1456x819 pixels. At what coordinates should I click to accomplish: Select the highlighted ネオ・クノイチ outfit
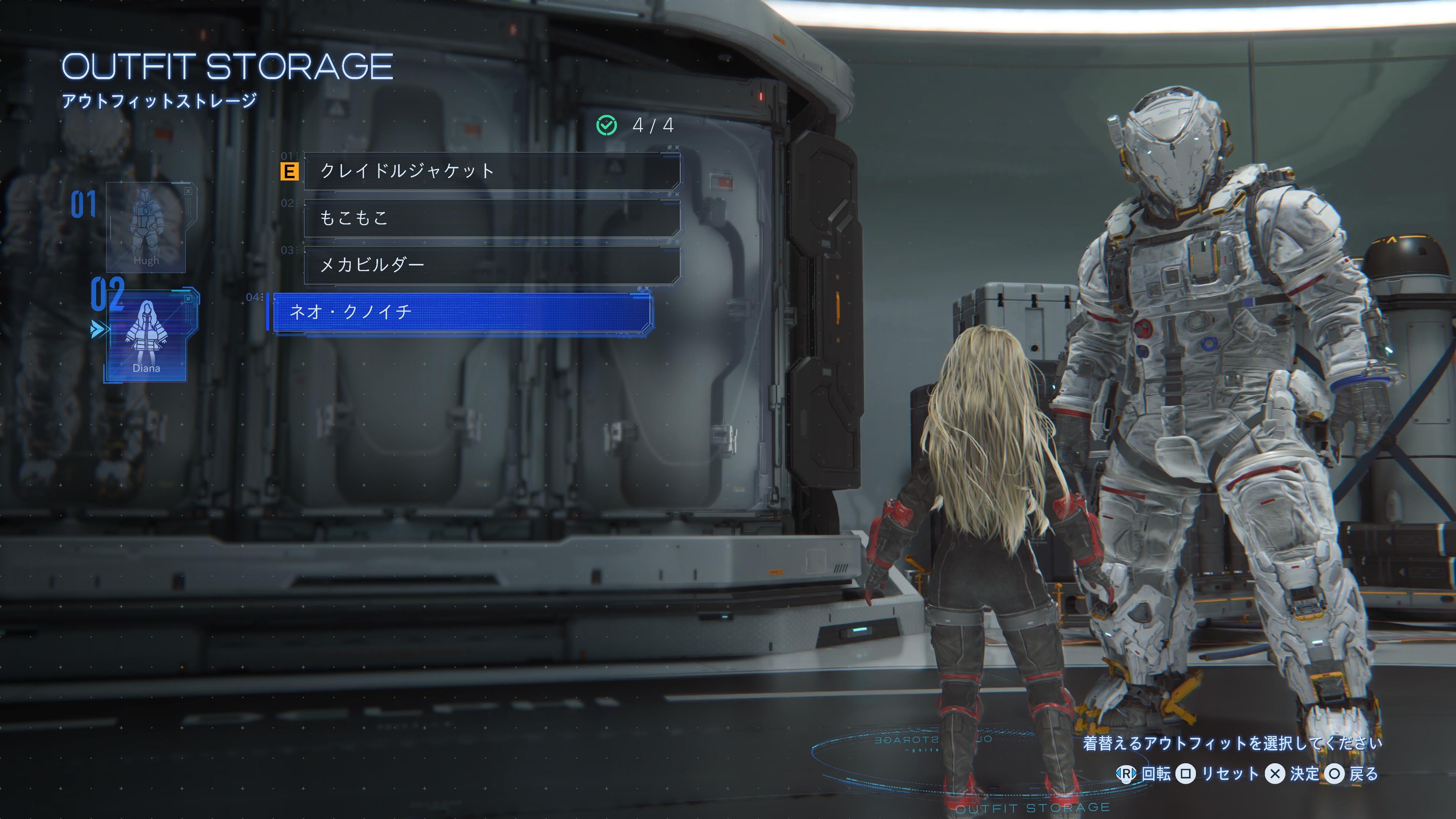(461, 312)
